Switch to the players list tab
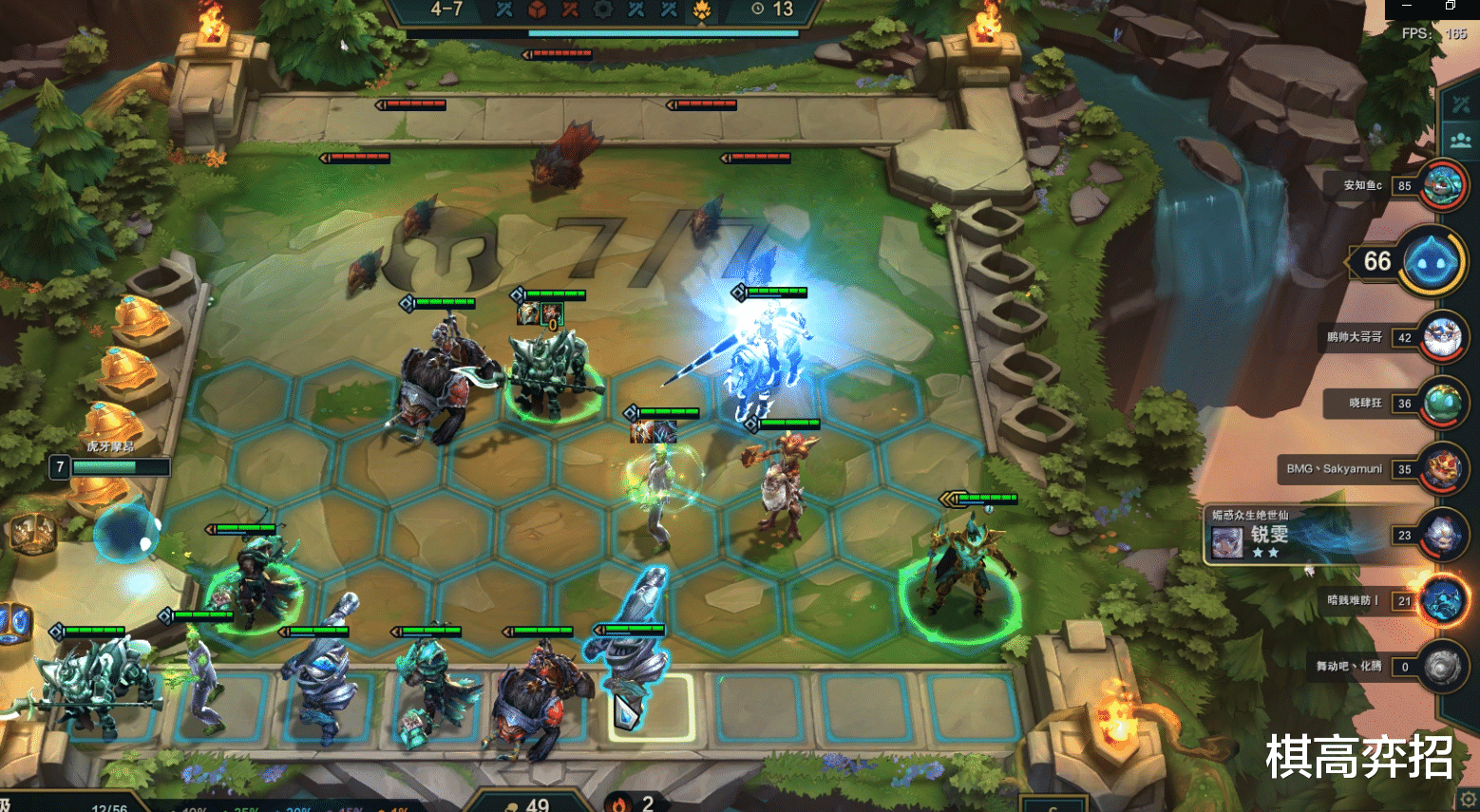Image resolution: width=1480 pixels, height=812 pixels. point(1460,141)
